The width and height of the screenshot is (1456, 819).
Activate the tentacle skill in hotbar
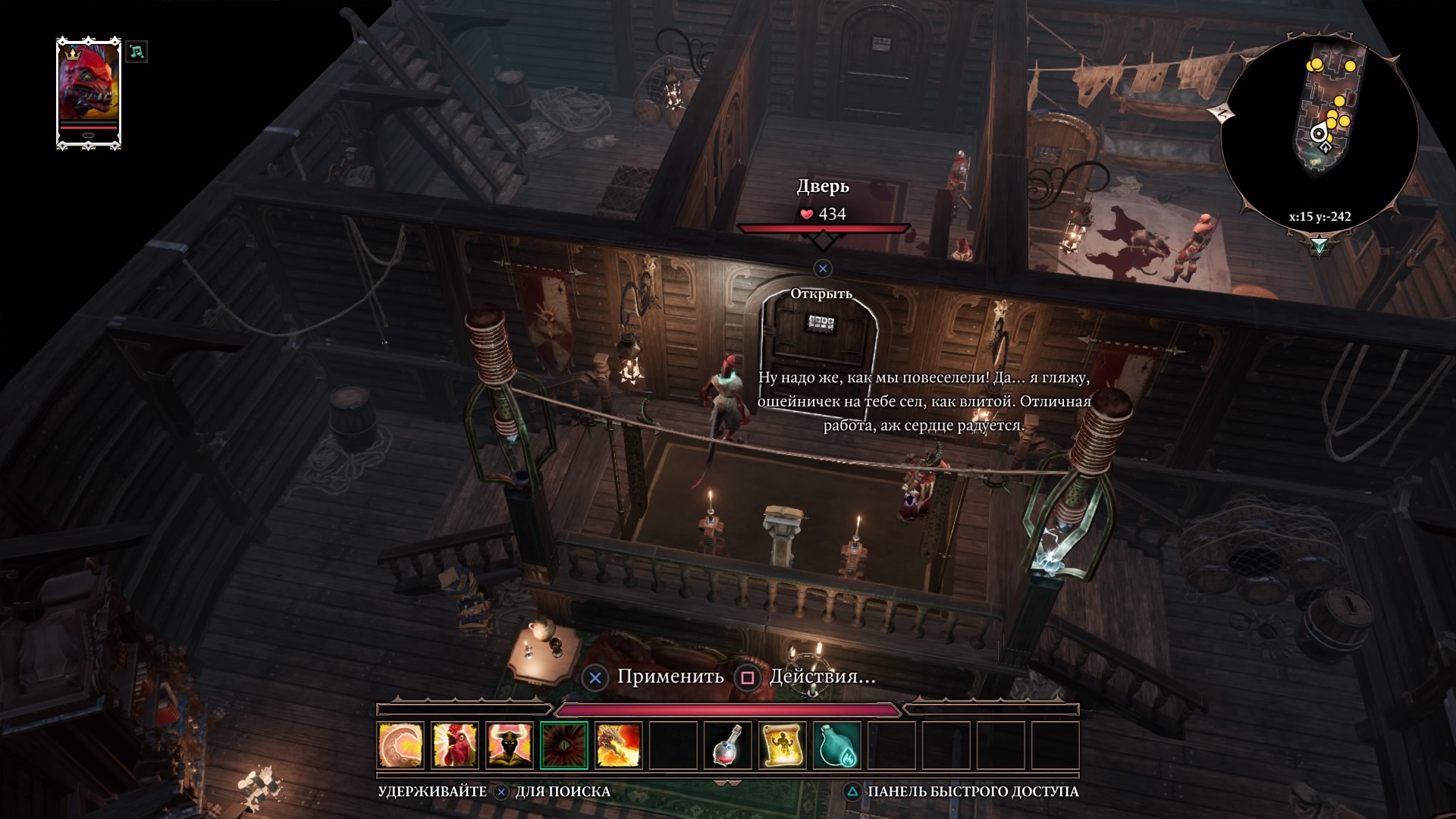click(x=400, y=745)
